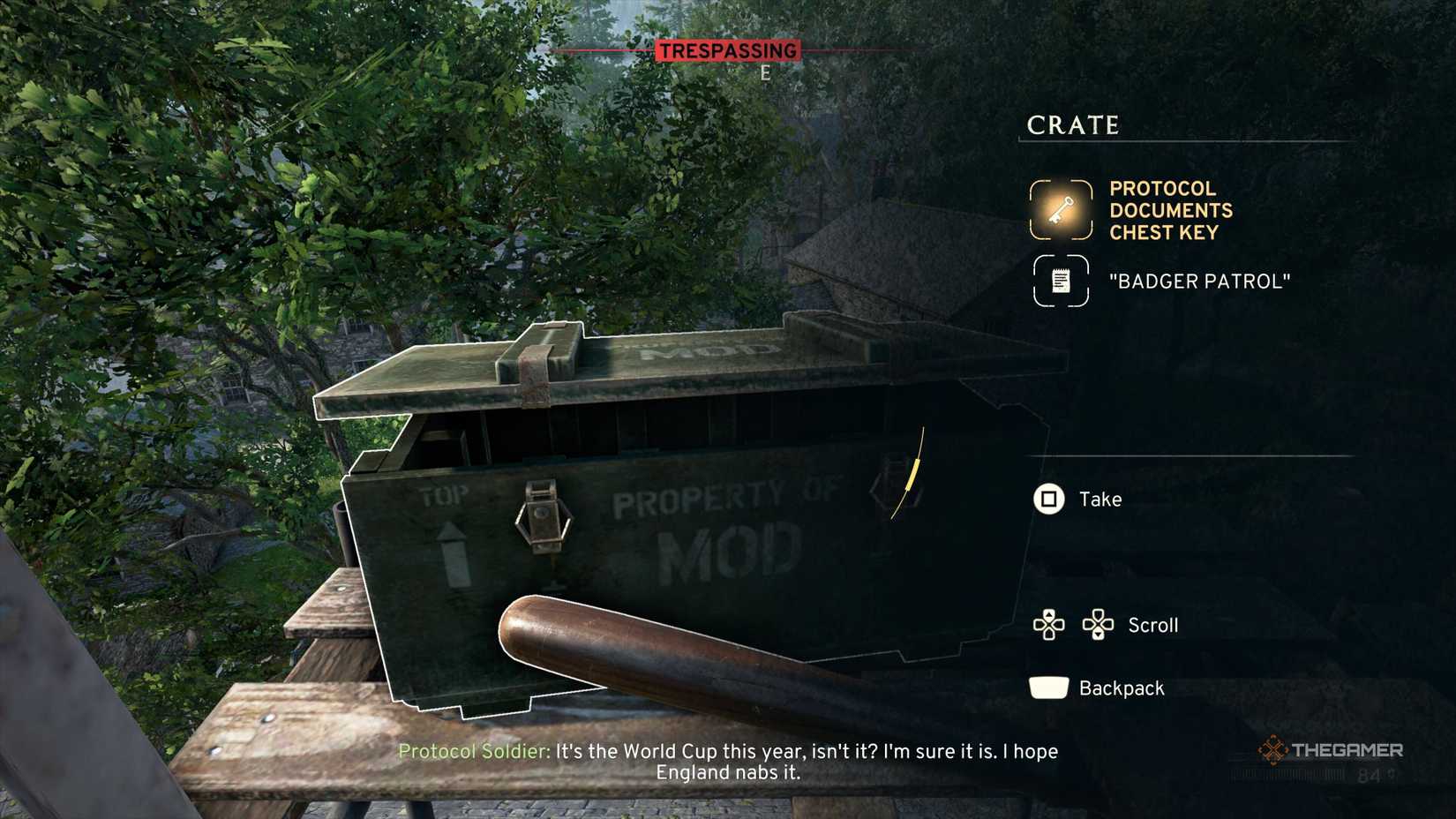Click the d-pad up Scroll icon
This screenshot has height=819, width=1456.
coord(1050,625)
